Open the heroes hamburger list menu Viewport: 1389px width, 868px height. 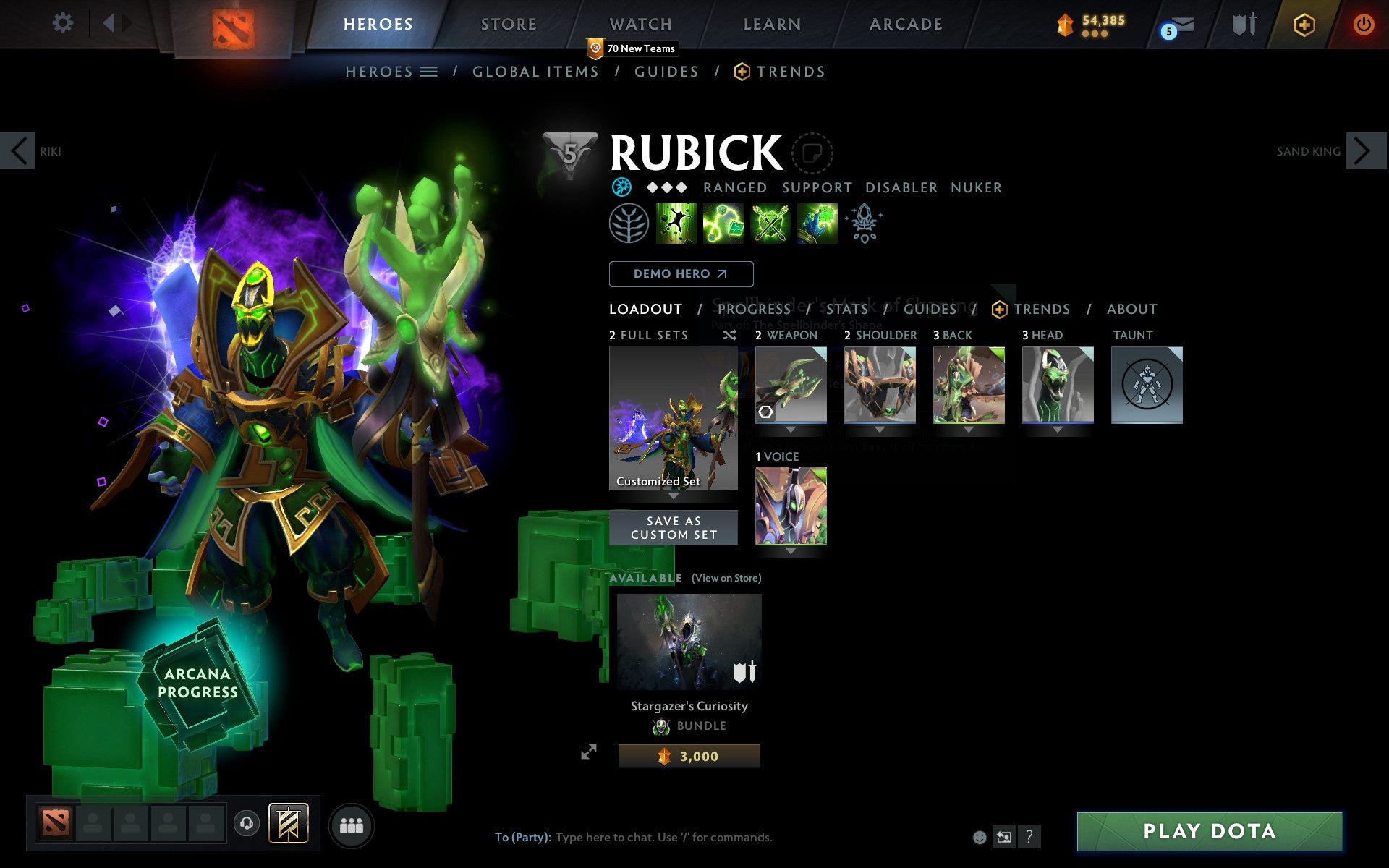pos(428,72)
